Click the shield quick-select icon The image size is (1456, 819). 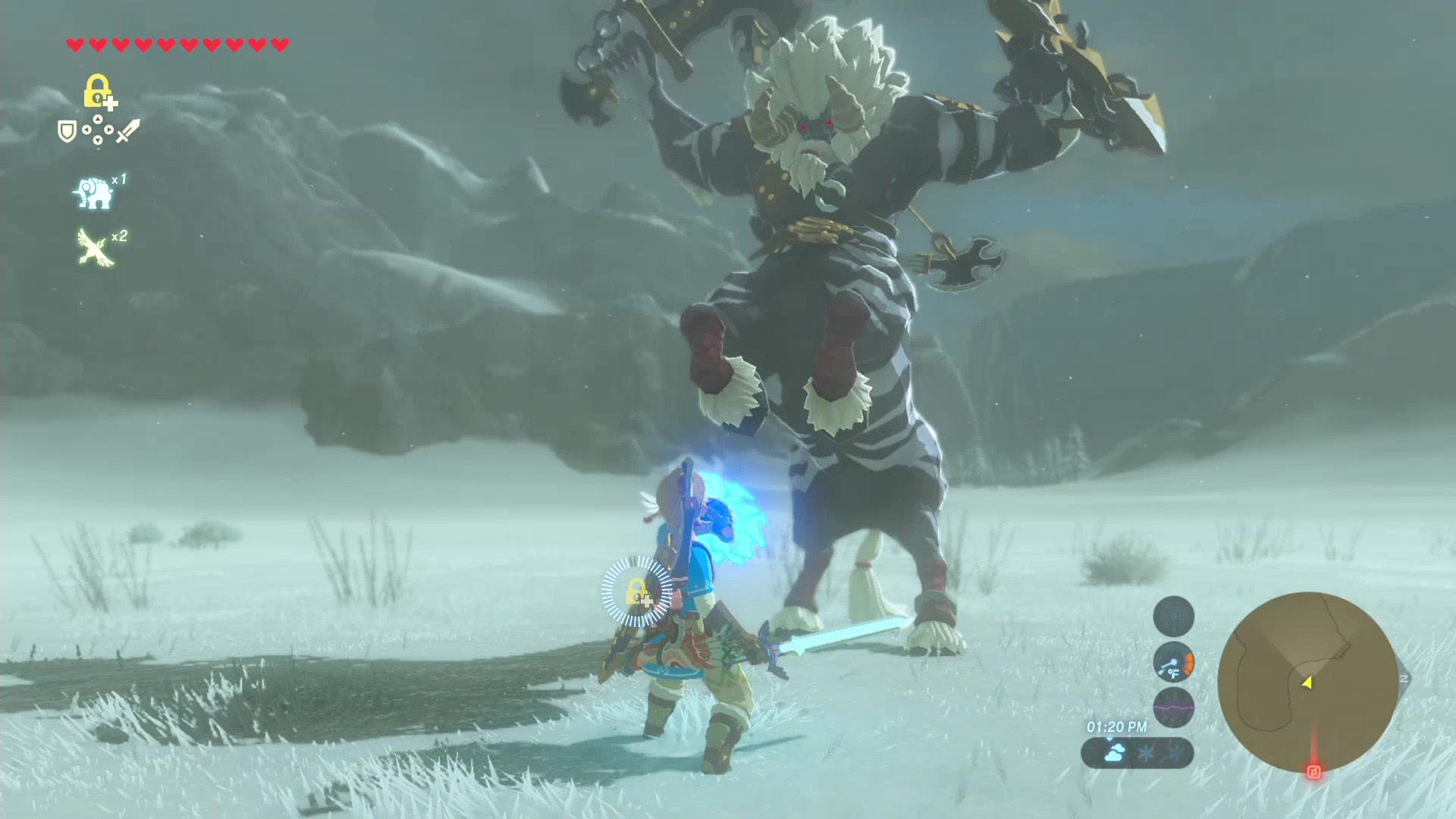click(x=67, y=132)
